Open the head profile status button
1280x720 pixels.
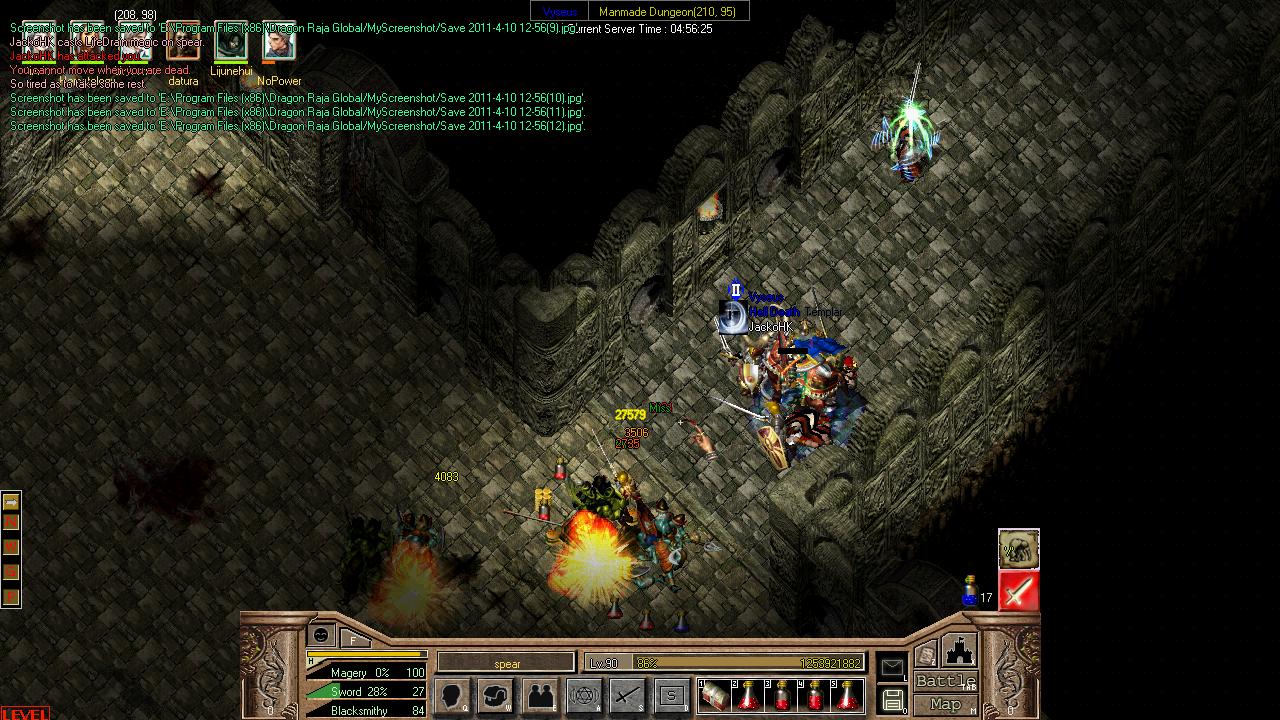coord(454,696)
